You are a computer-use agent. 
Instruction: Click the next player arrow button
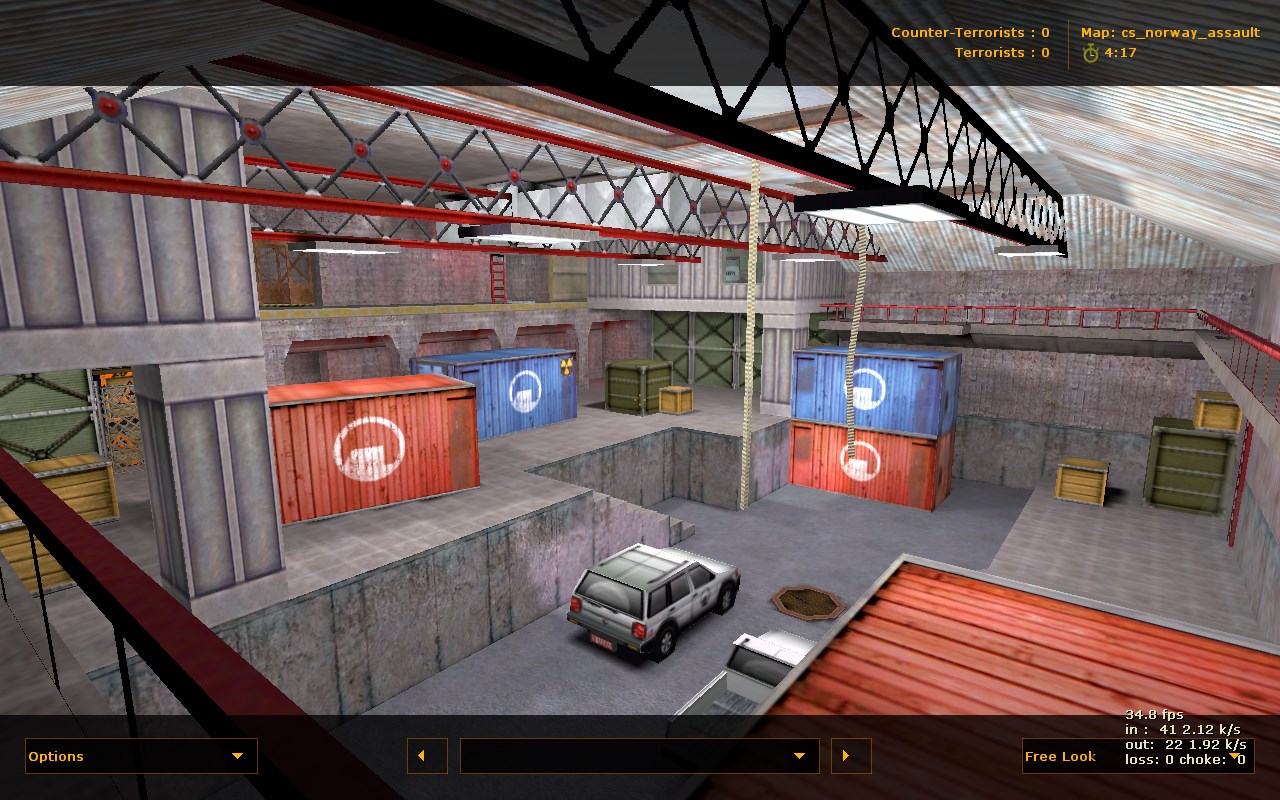coord(851,756)
